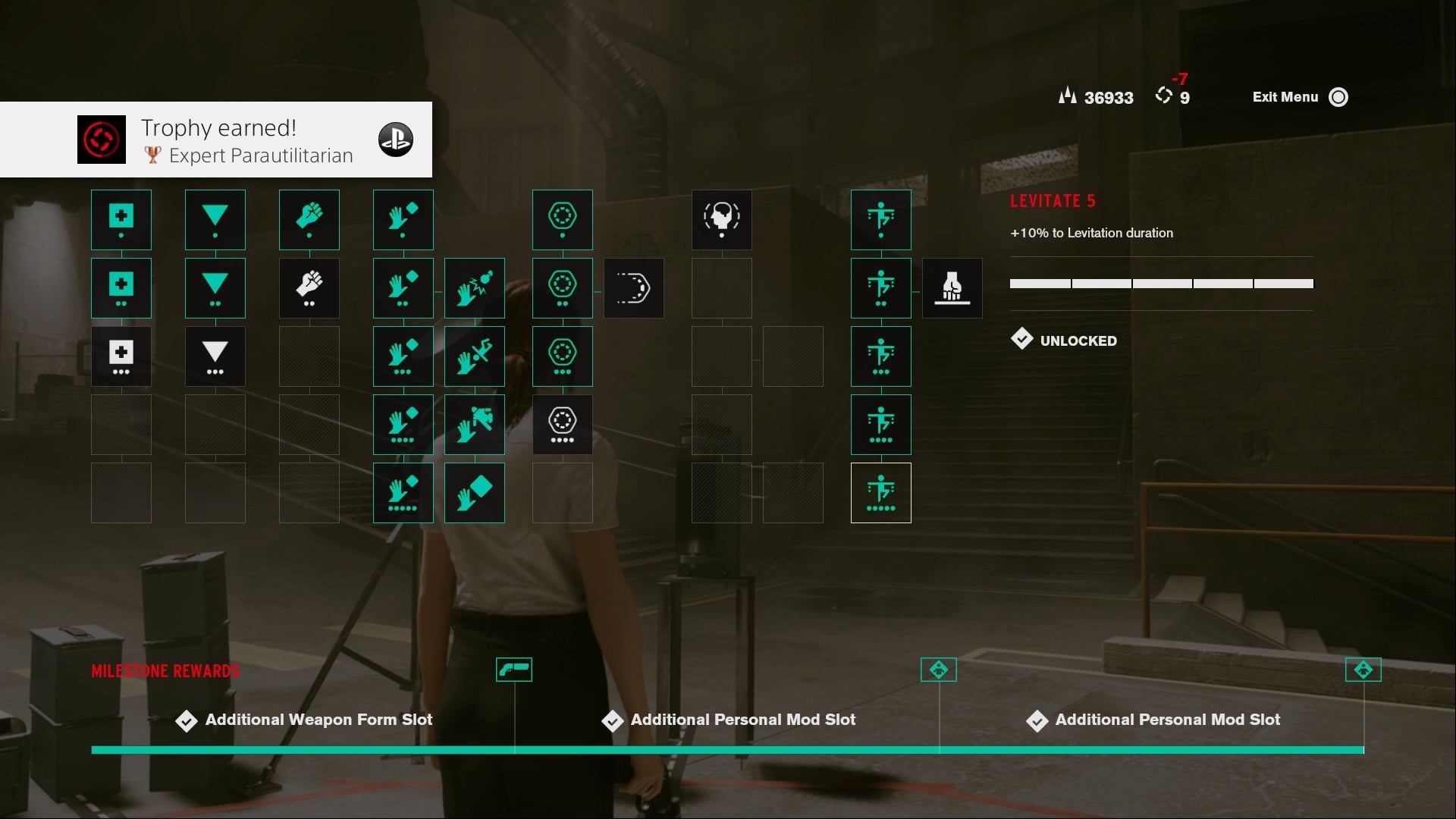1456x819 pixels.
Task: Pick the locked four-dot Shield upgrade
Action: [562, 425]
